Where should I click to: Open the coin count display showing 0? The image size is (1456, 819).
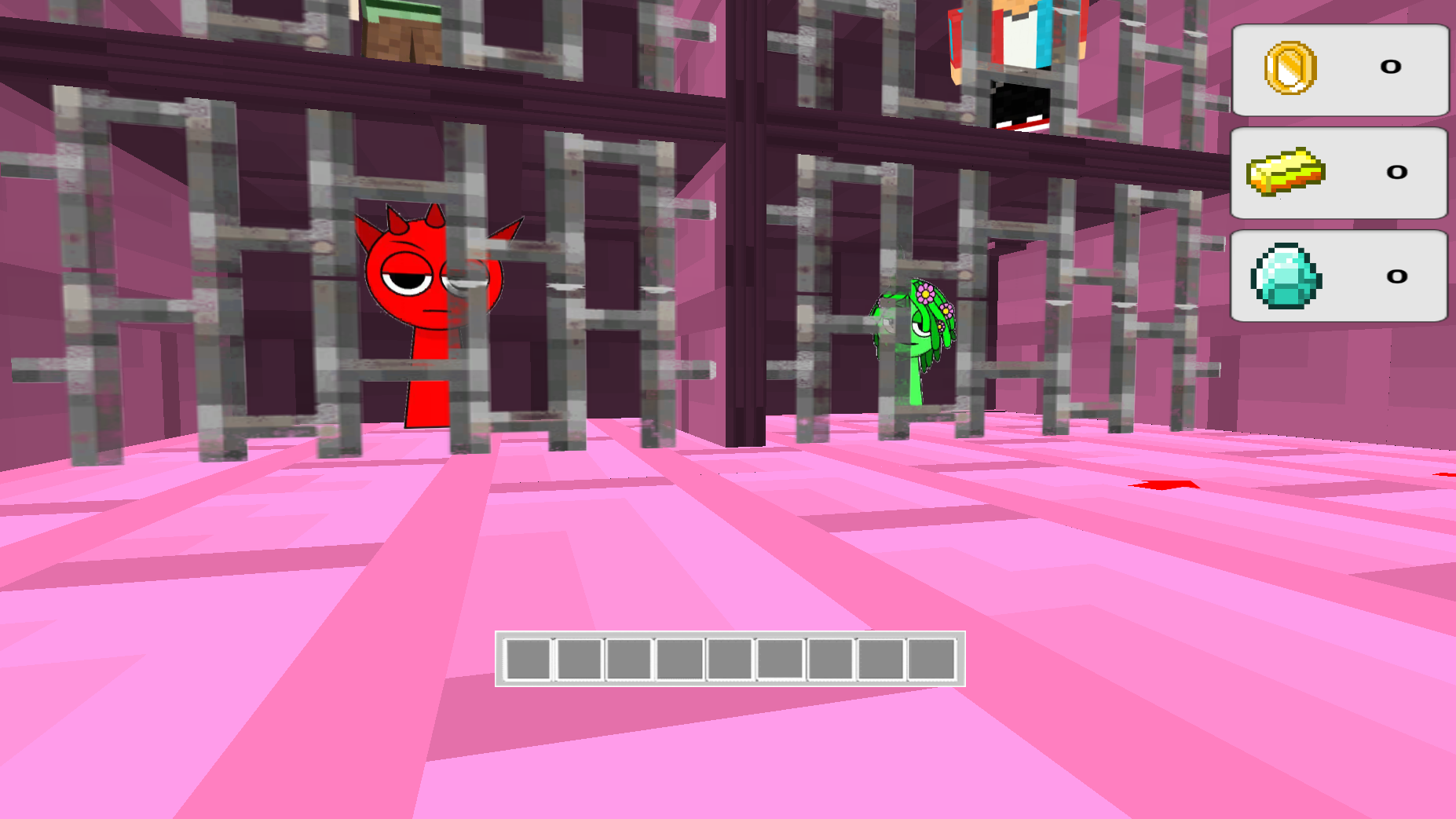[1391, 68]
